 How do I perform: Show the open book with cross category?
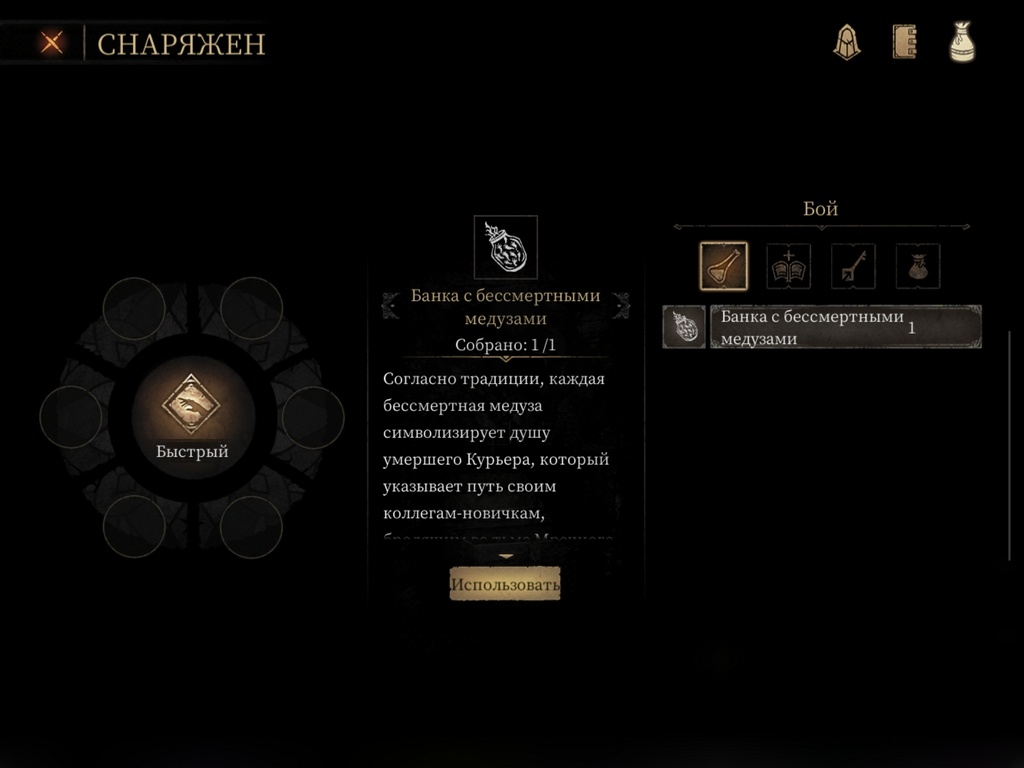pyautogui.click(x=788, y=266)
